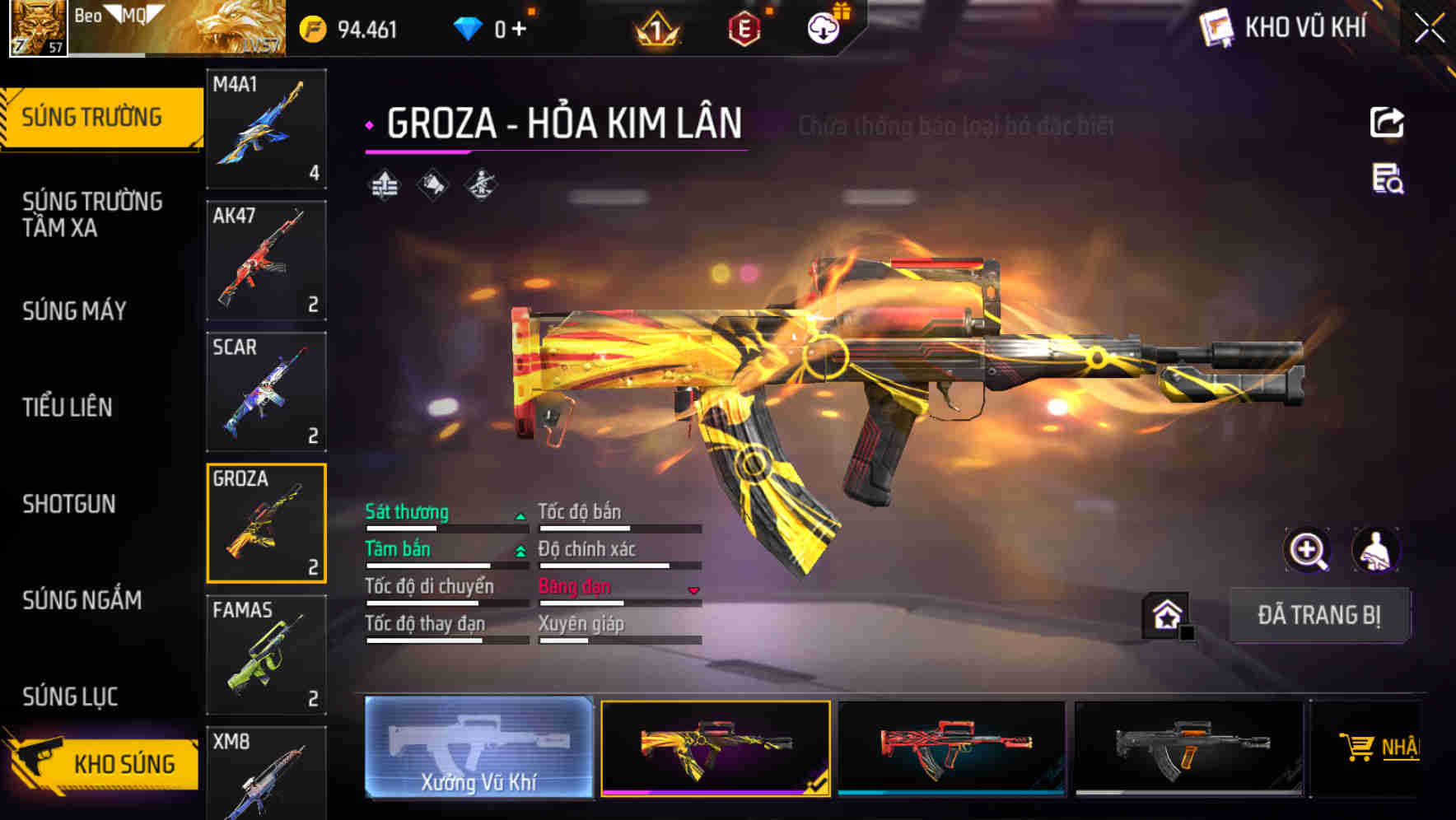Pick the AK47 weapon tile
Screen dimensions: 1456x820
(x=266, y=260)
